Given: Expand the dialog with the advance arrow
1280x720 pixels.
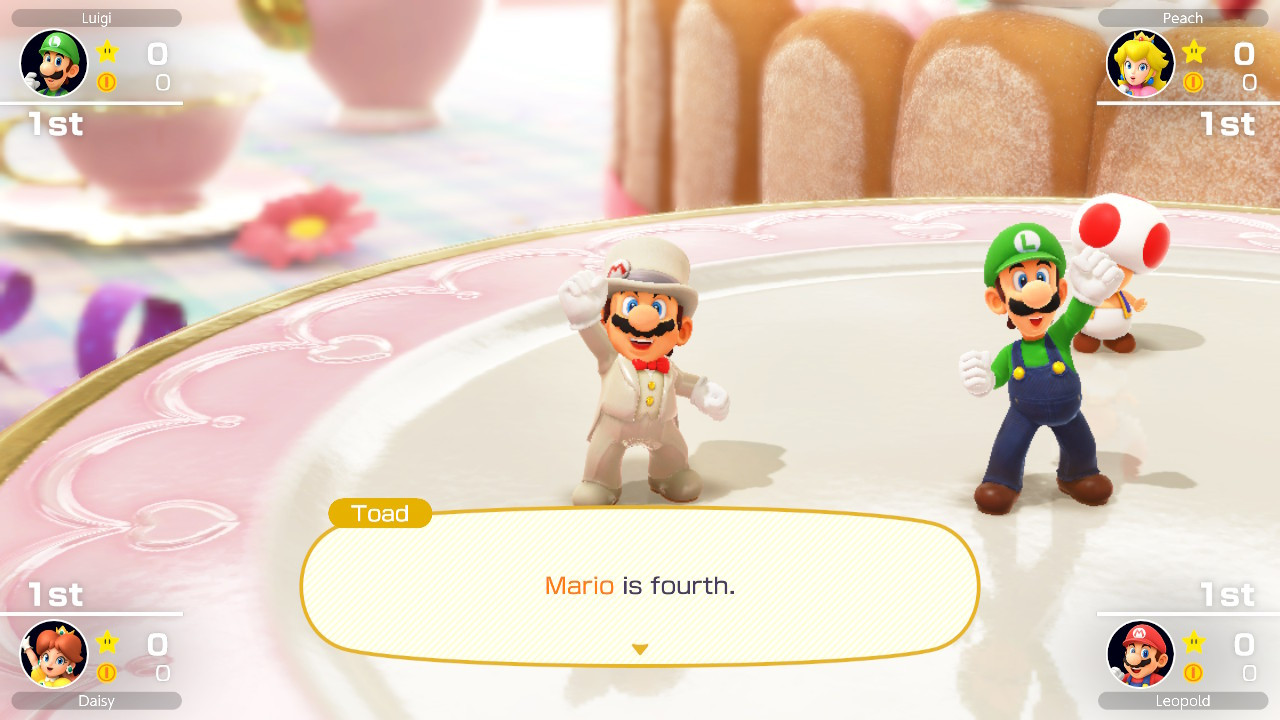Looking at the screenshot, I should tap(640, 647).
